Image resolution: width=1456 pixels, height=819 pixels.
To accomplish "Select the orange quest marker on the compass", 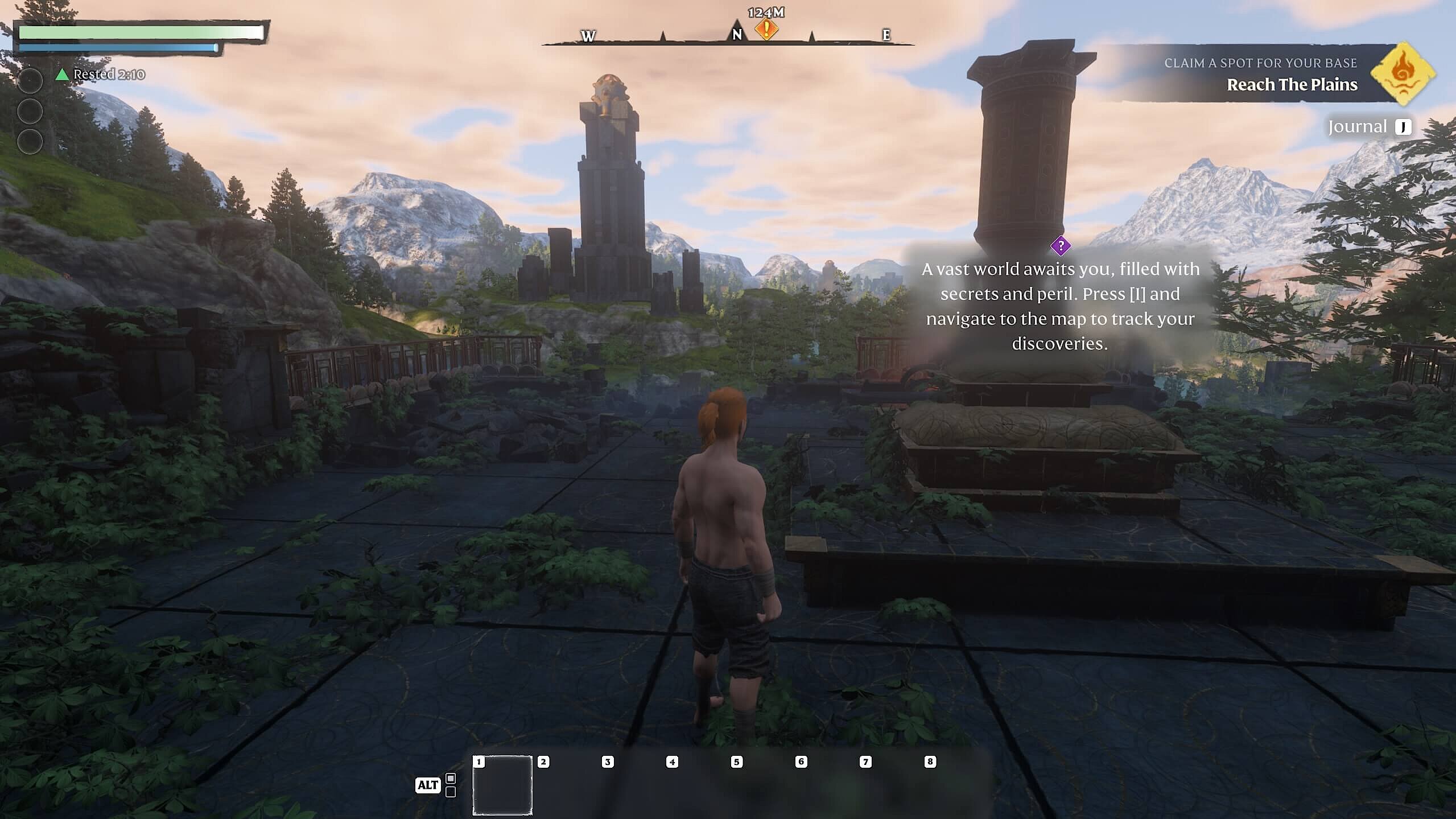I will point(766,28).
